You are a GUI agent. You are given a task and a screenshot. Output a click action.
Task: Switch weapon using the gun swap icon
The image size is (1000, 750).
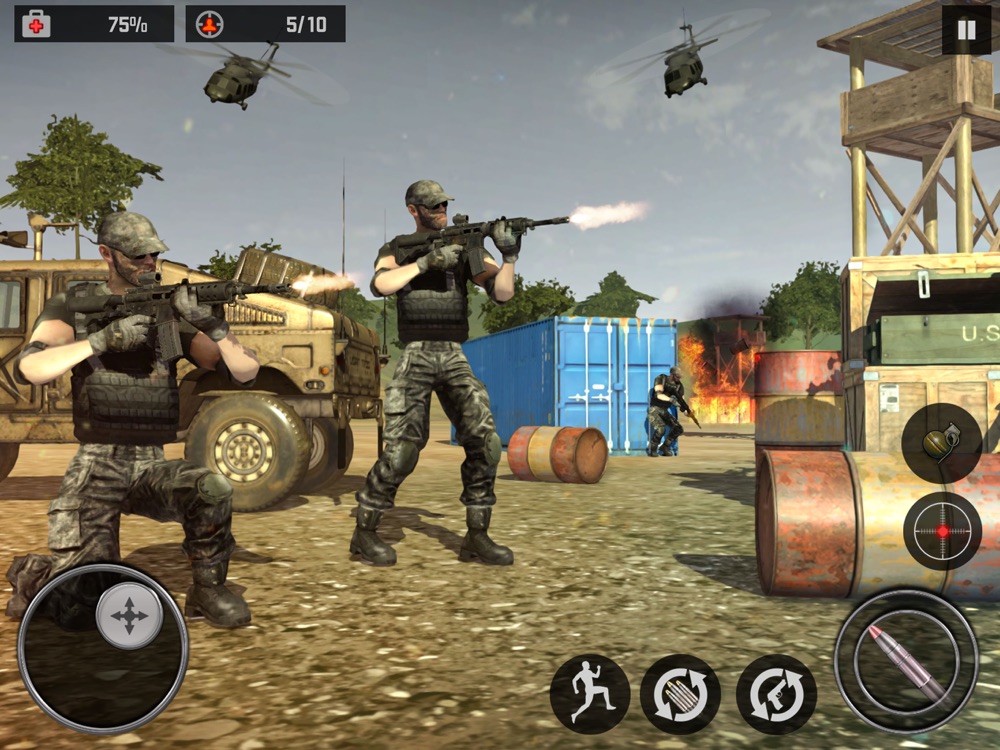tap(776, 694)
